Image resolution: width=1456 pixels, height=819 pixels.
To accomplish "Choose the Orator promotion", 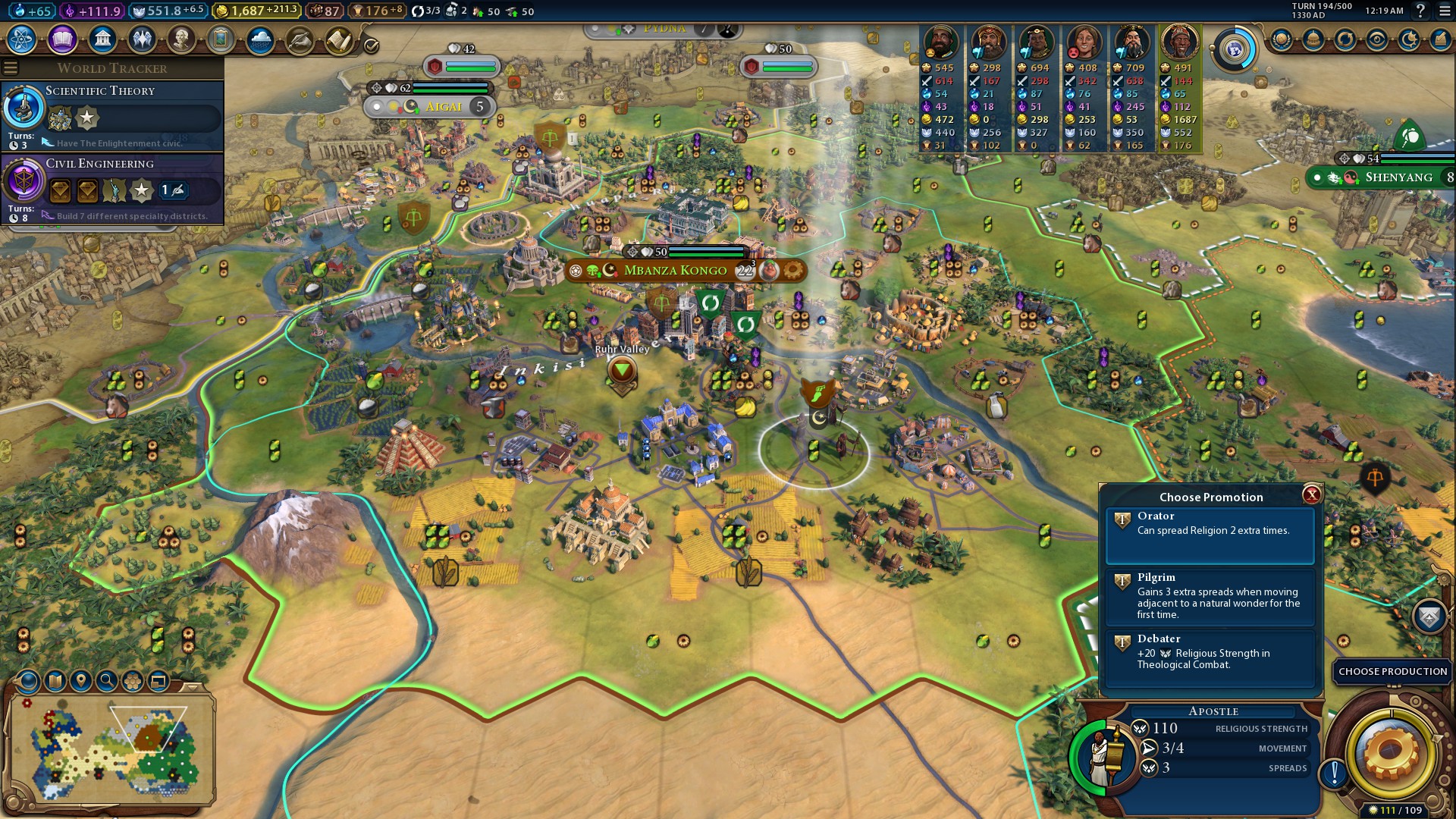I will tap(1210, 535).
